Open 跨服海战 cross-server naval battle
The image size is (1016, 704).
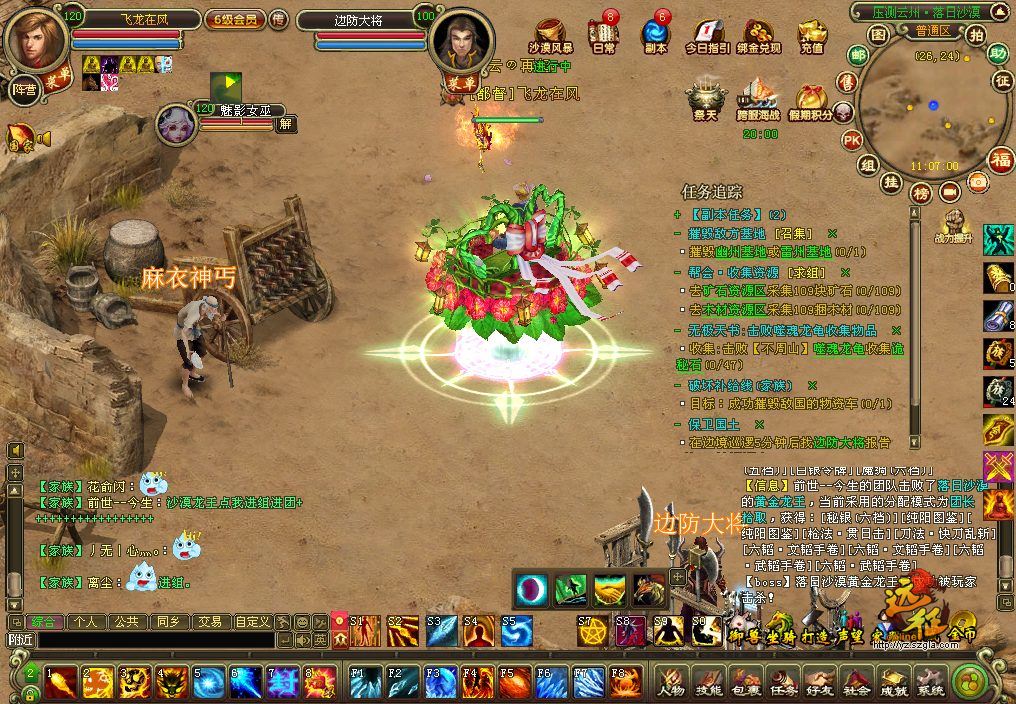(758, 100)
